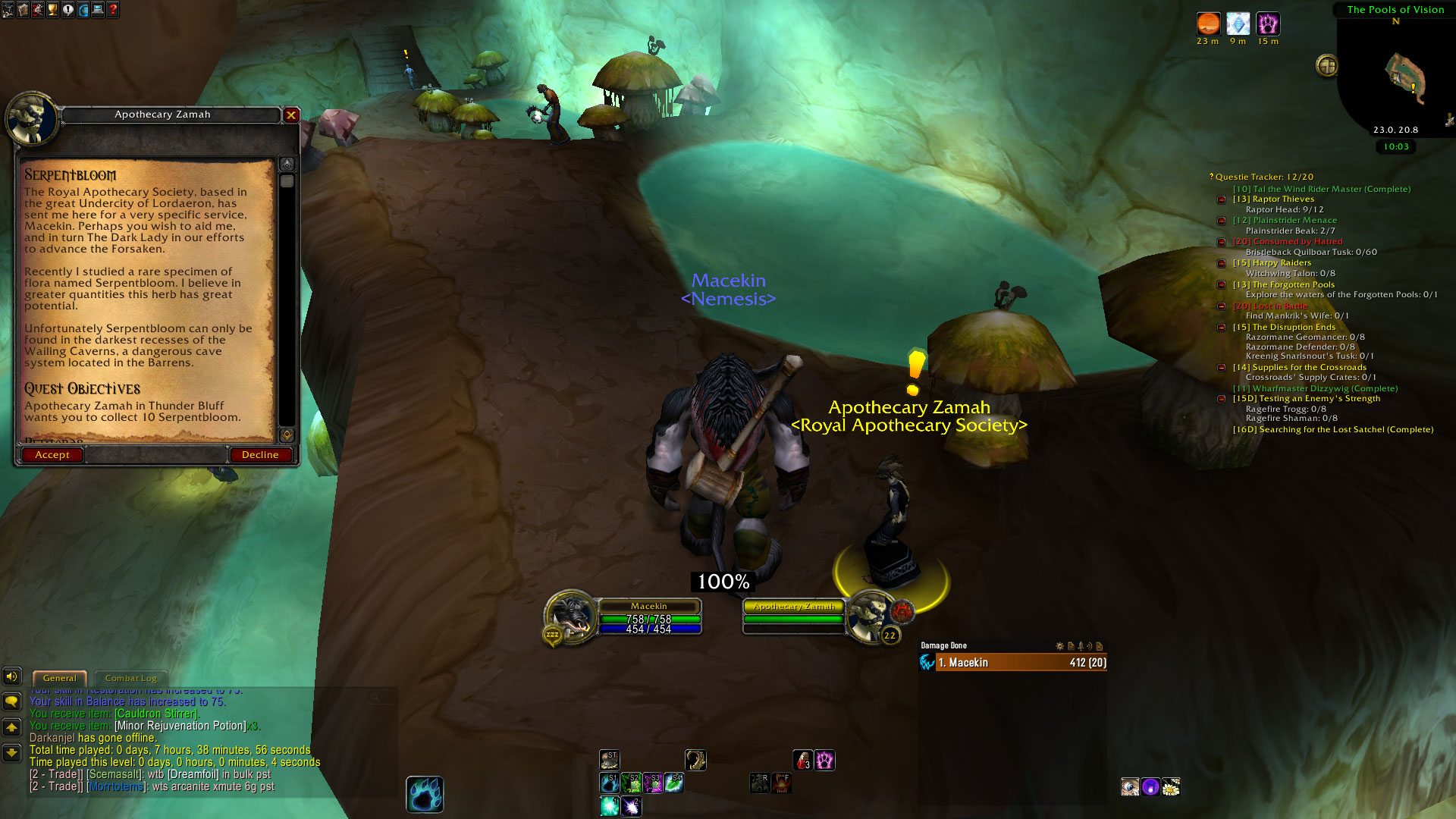Open the damage meter gear settings
The image size is (1456, 819).
pos(1060,646)
